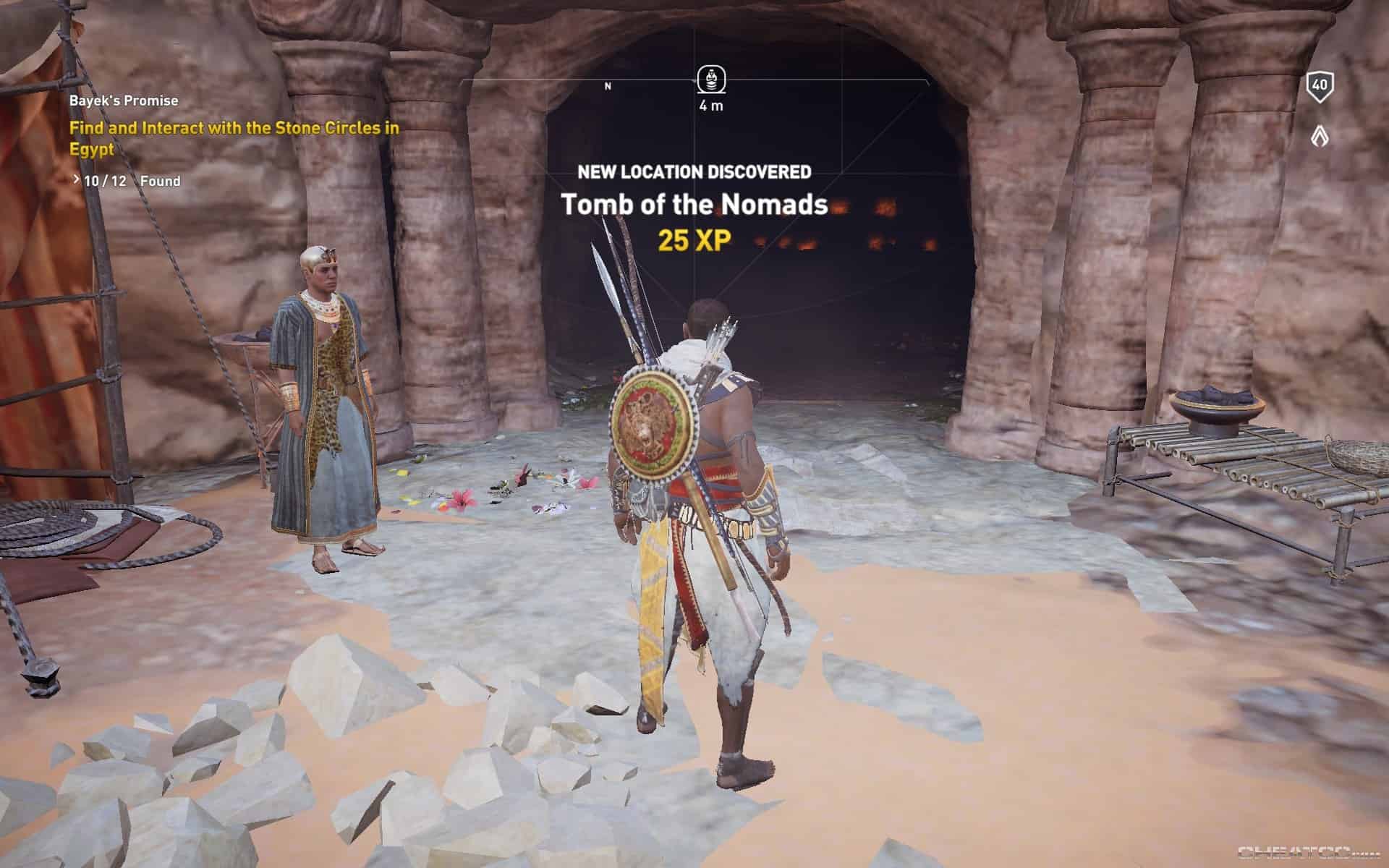Click the 4 m distance label under the tomb icon
The height and width of the screenshot is (868, 1389).
click(x=710, y=106)
